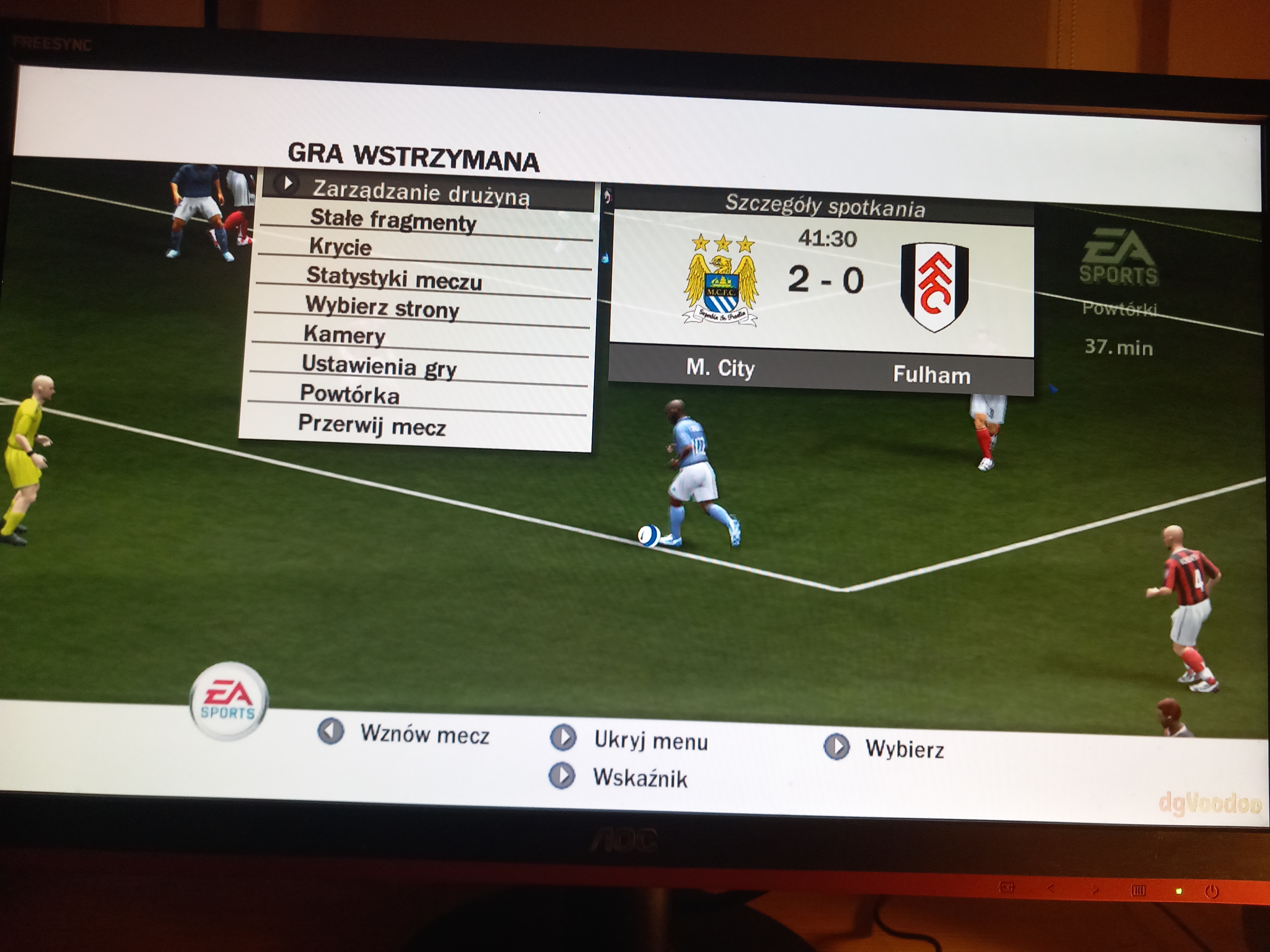Activate the Wskaźnik option
This screenshot has height=952, width=1270.
(640, 778)
